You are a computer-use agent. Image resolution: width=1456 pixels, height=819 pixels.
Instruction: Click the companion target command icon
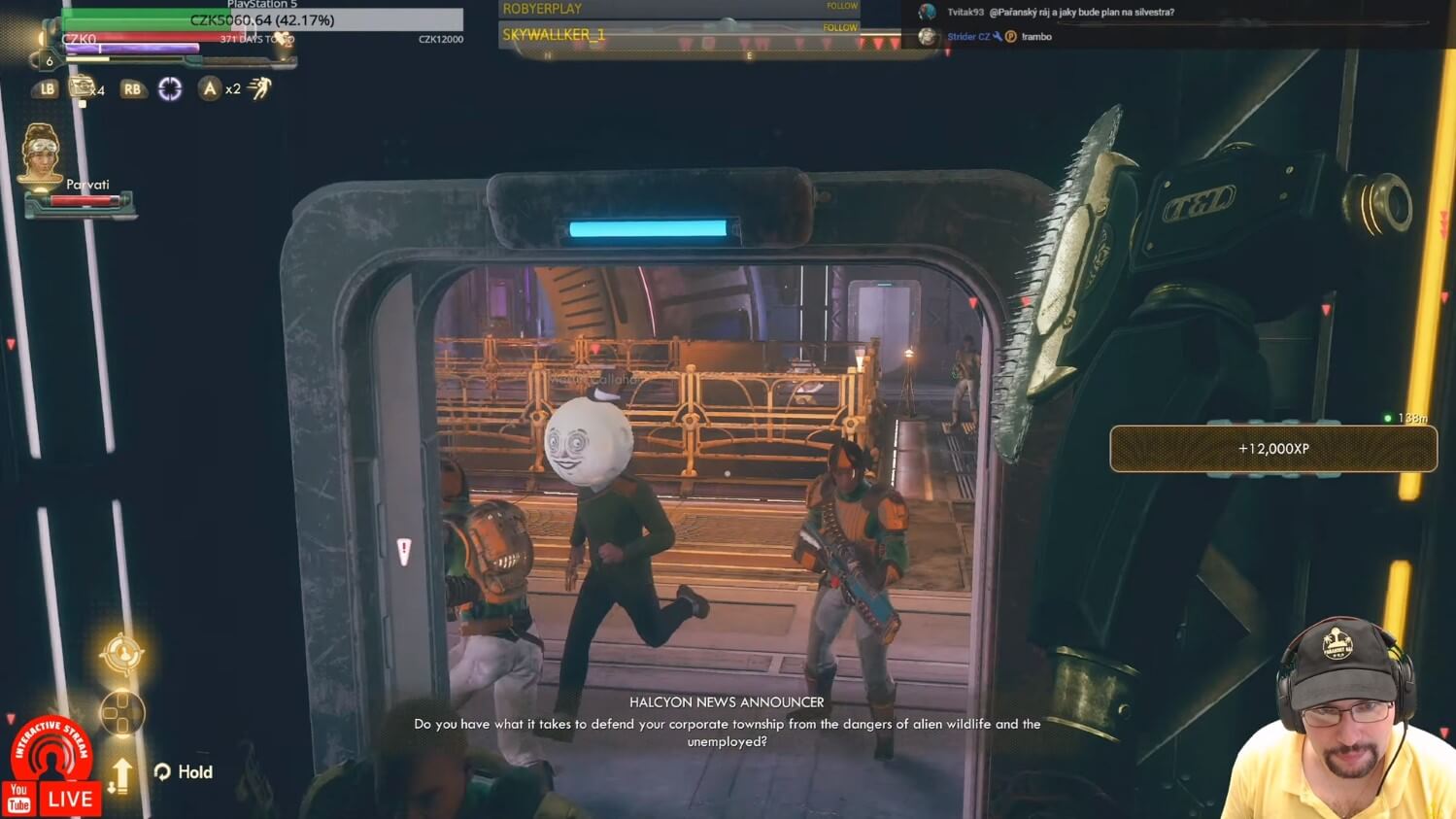122,654
